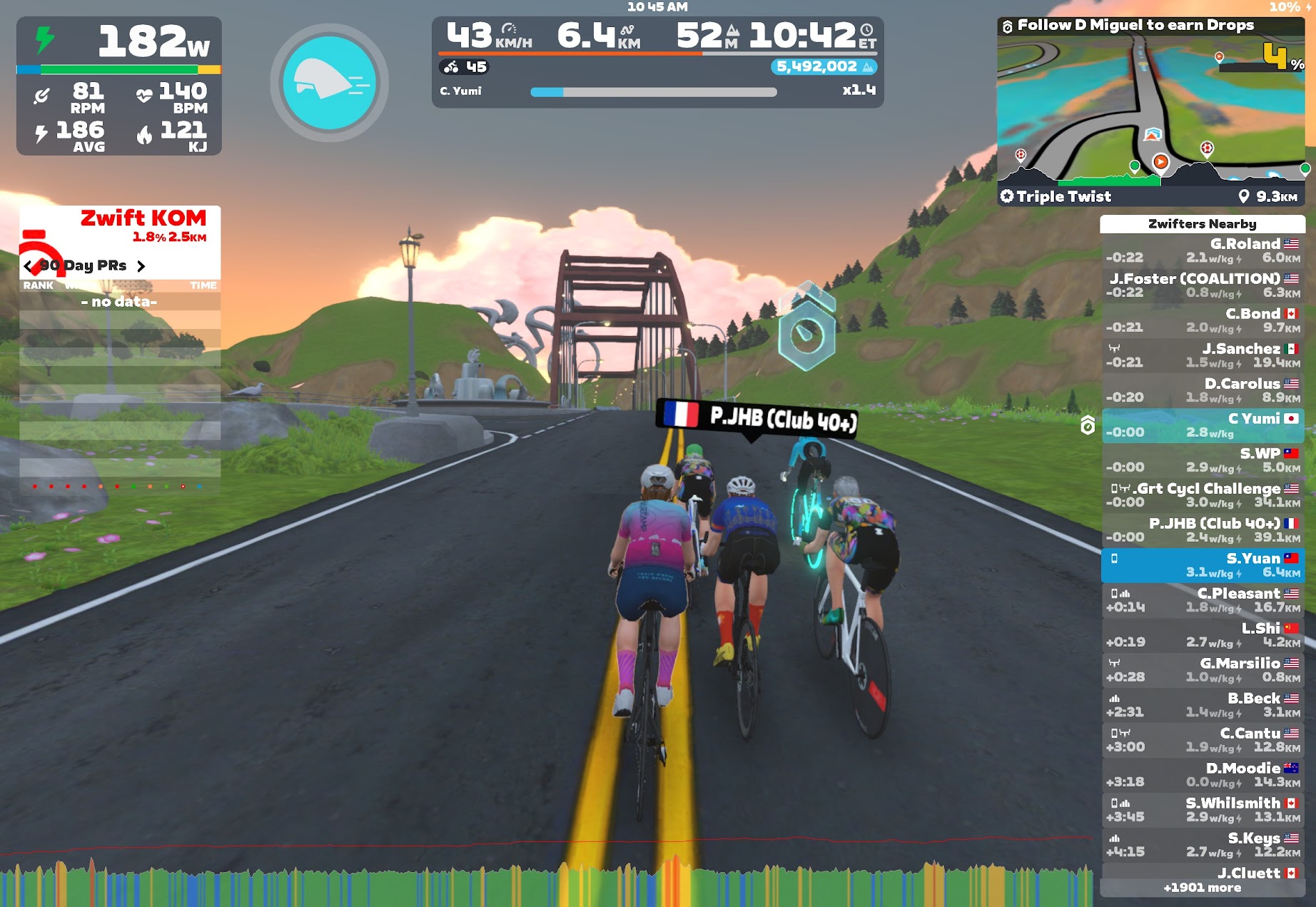
Task: Select the C Yumi pace partner row
Action: 1203,425
